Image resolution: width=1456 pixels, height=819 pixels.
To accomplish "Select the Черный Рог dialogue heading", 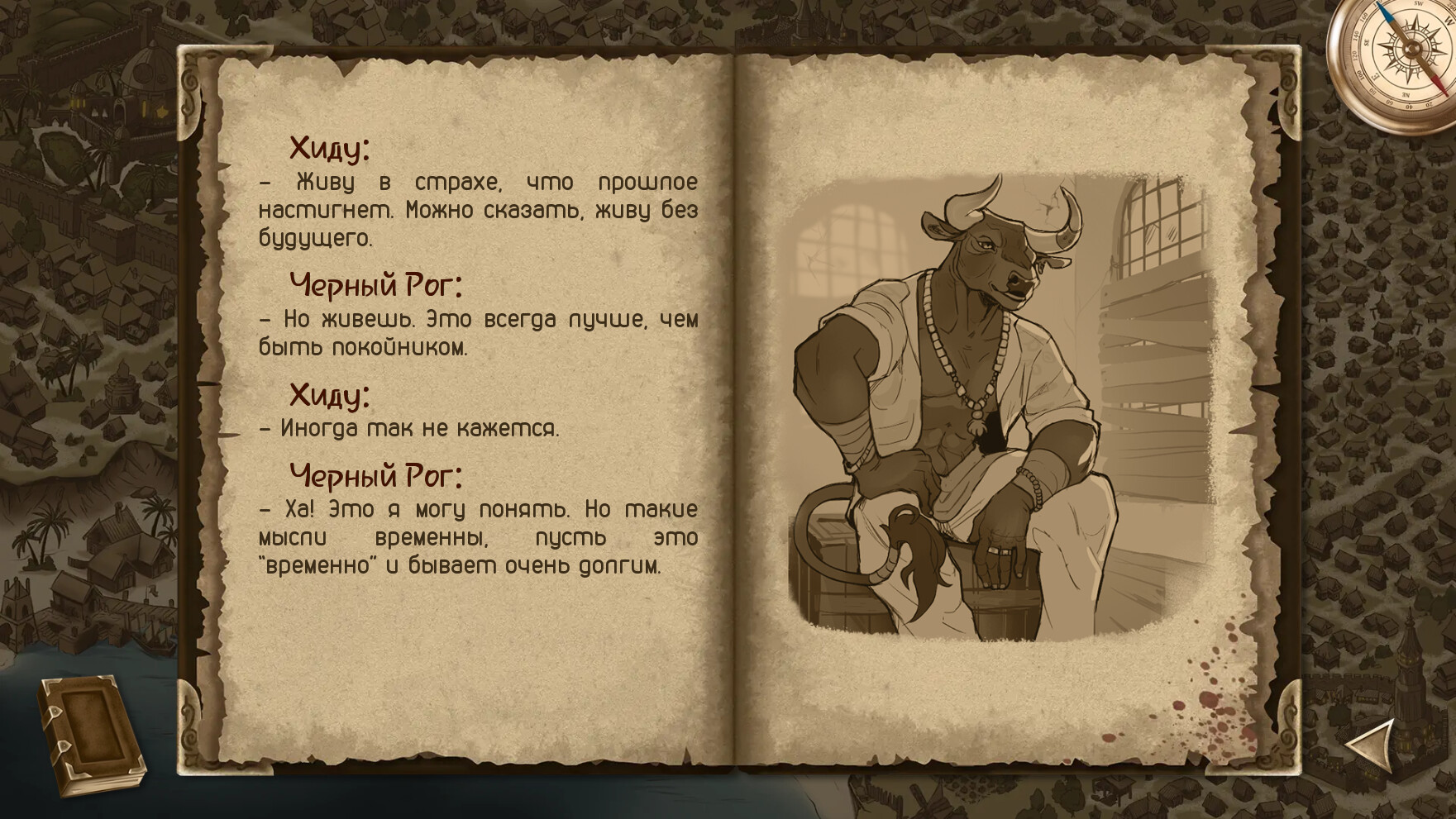I will [376, 285].
